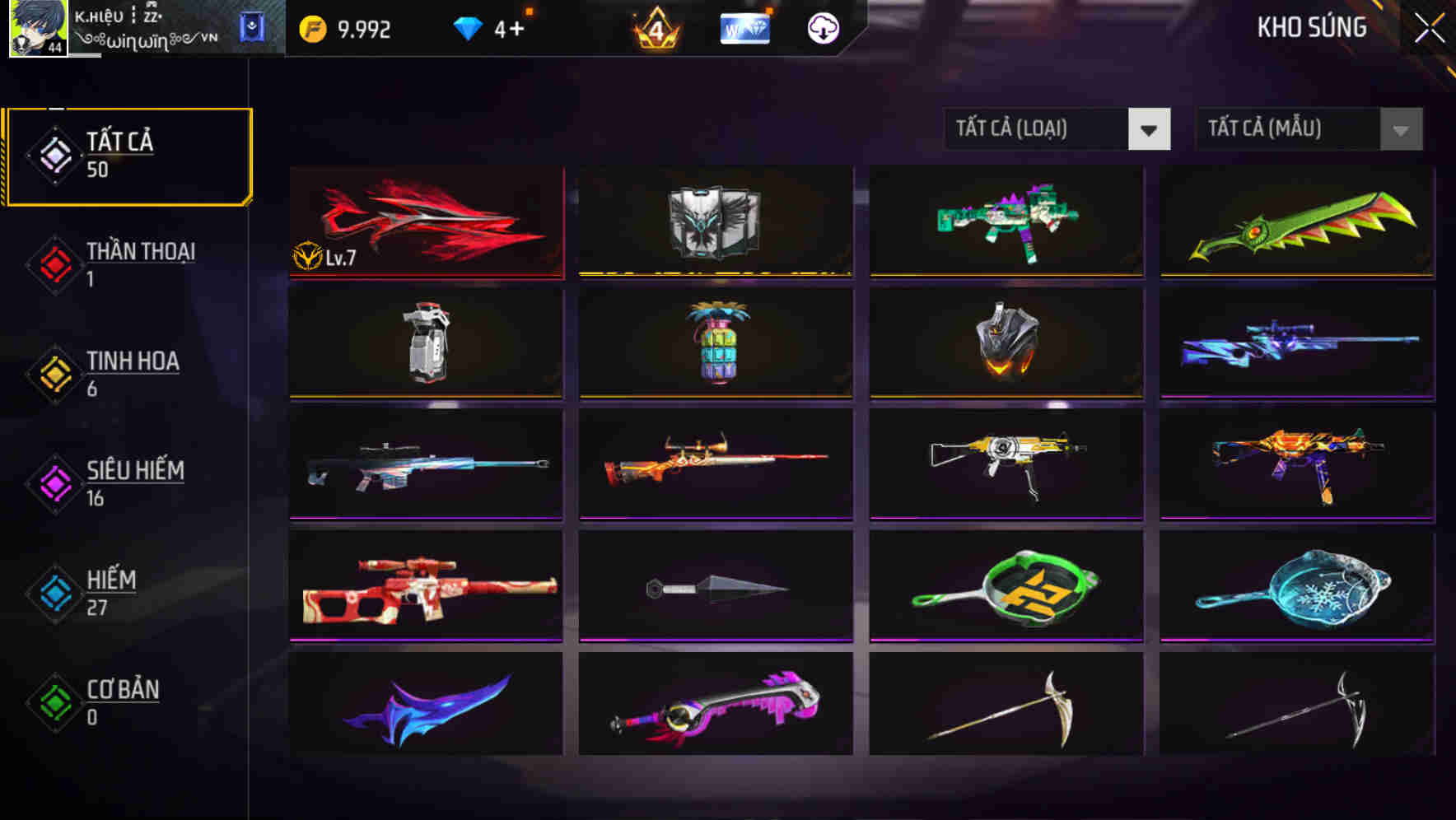Click the cloud download icon
The image size is (1456, 820).
pos(821,28)
